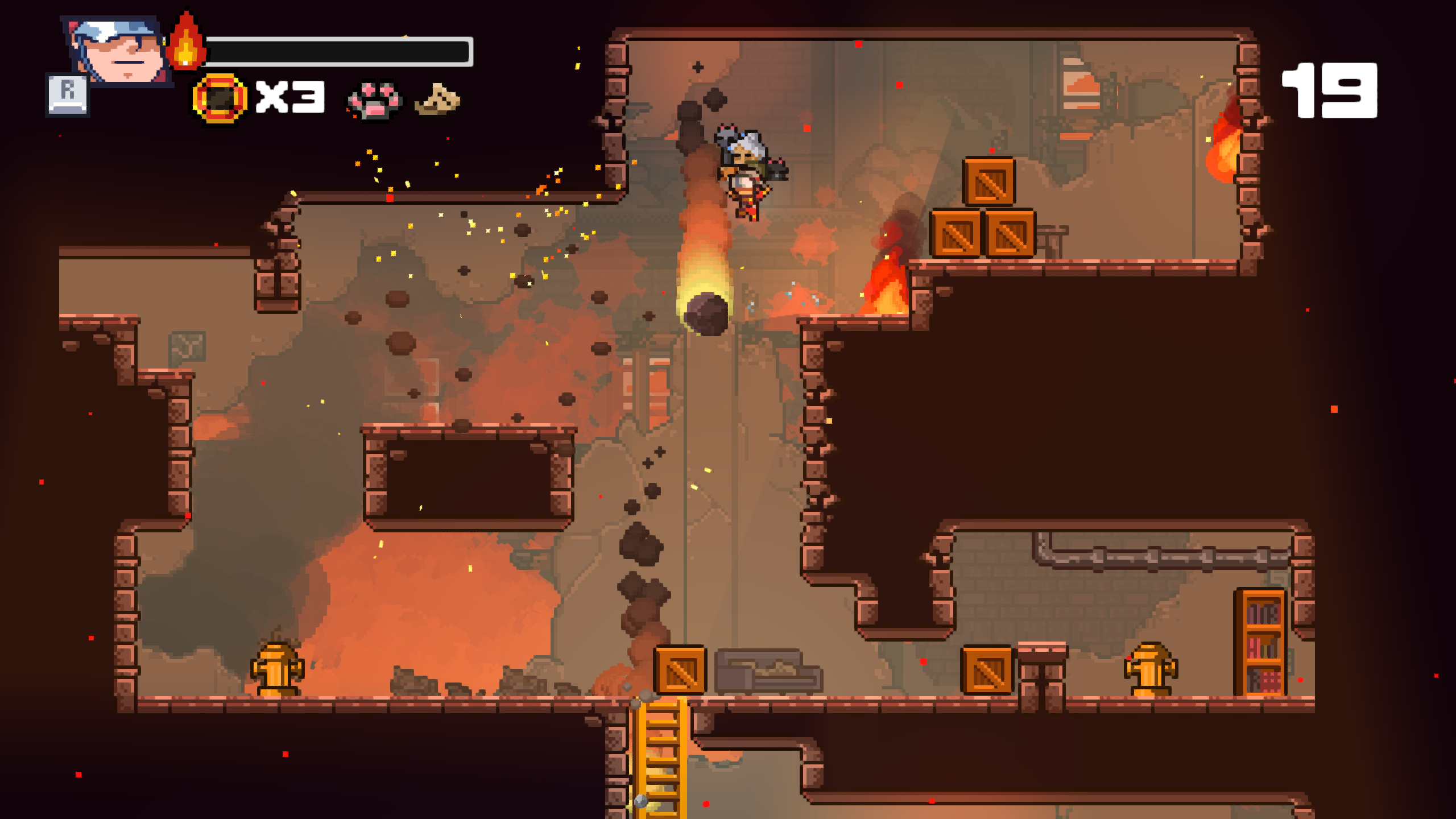Select the pink cat paw icon
1456x819 pixels.
374,100
